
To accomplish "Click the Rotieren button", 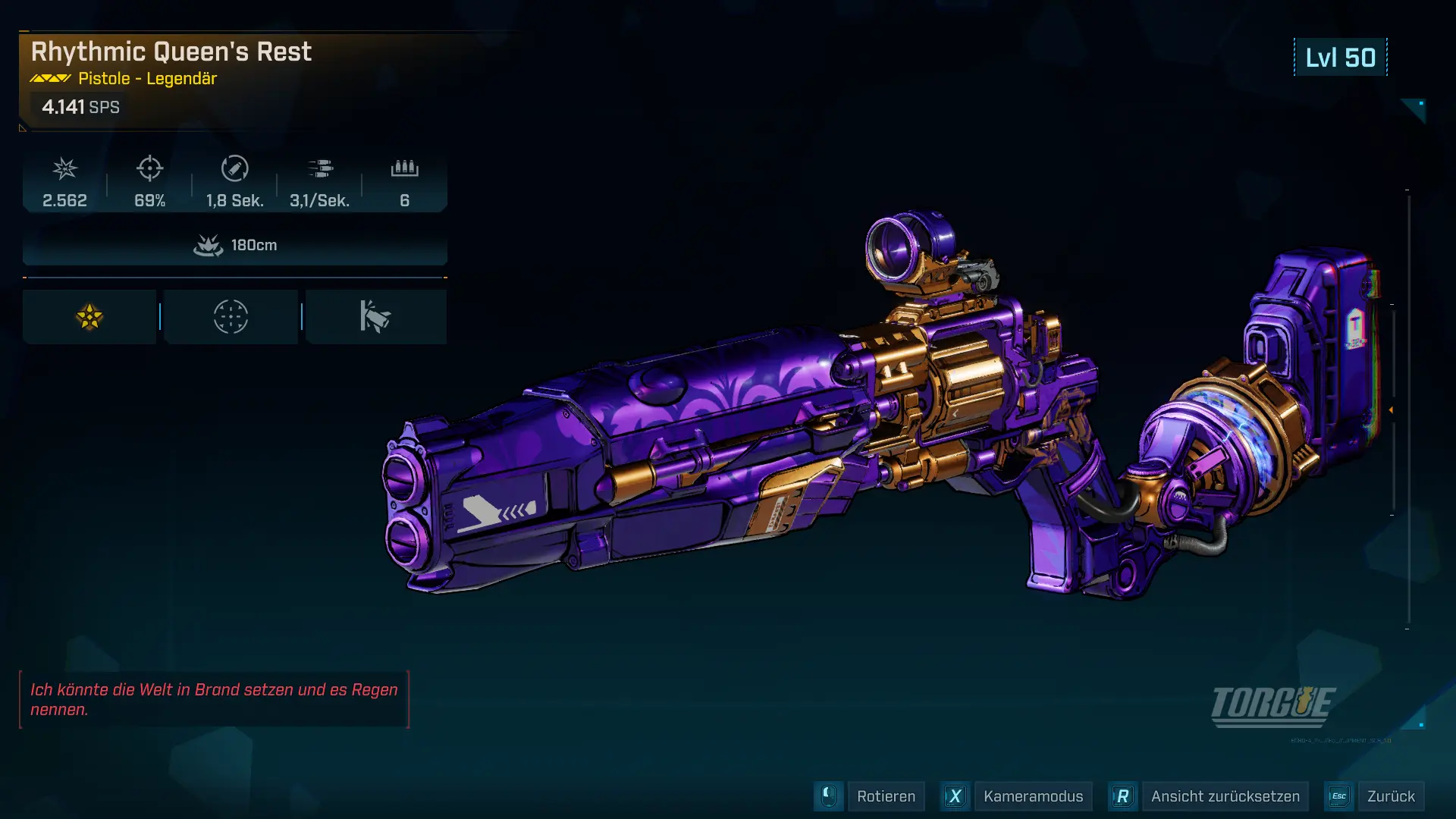I will coord(885,796).
